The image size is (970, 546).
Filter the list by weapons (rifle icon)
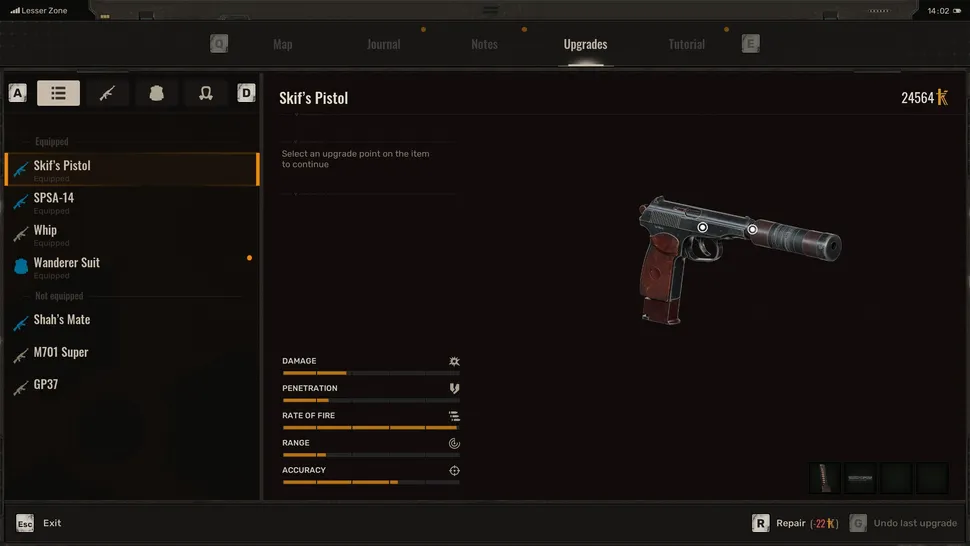coord(107,93)
